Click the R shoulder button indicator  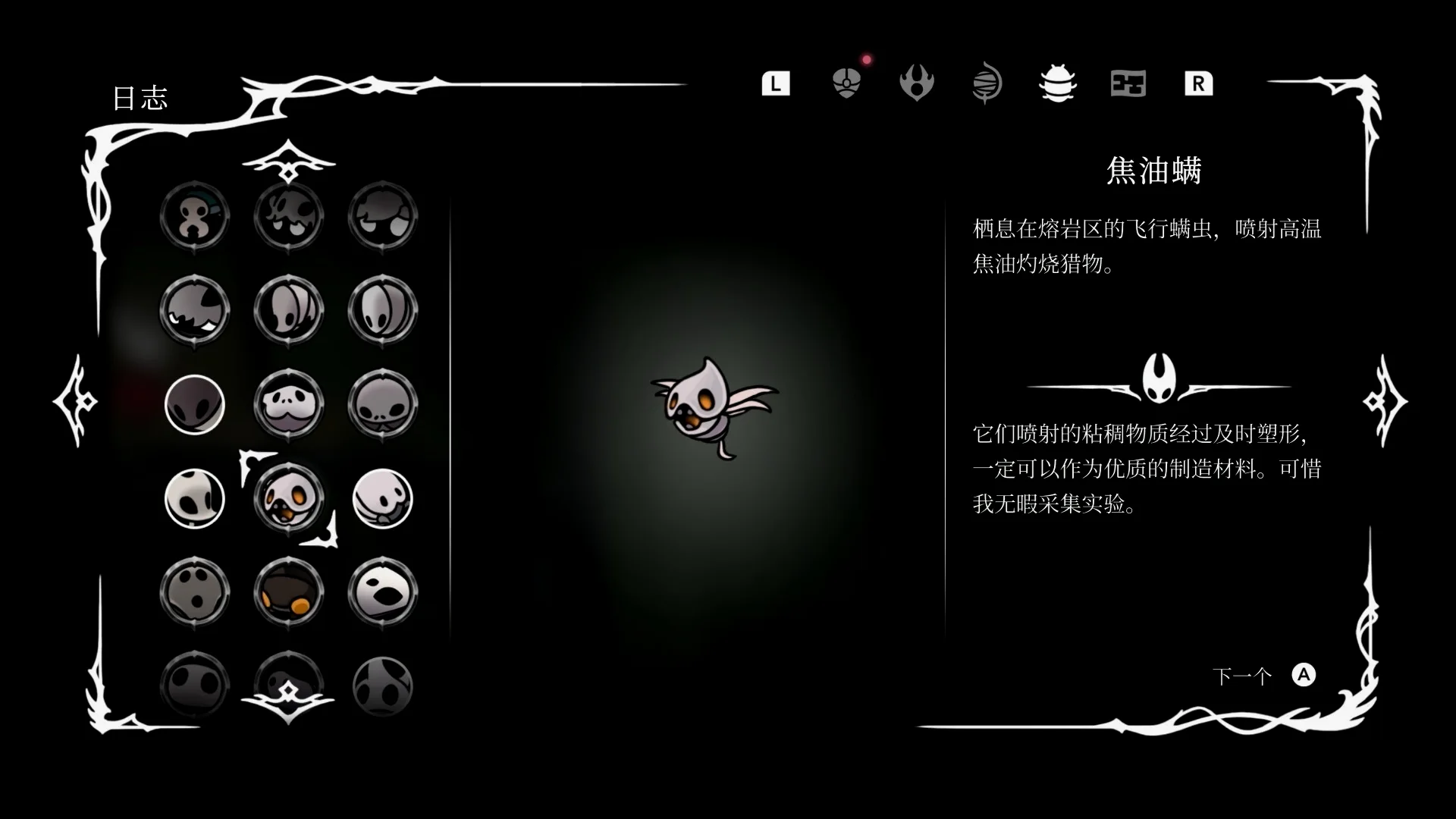click(x=1198, y=83)
